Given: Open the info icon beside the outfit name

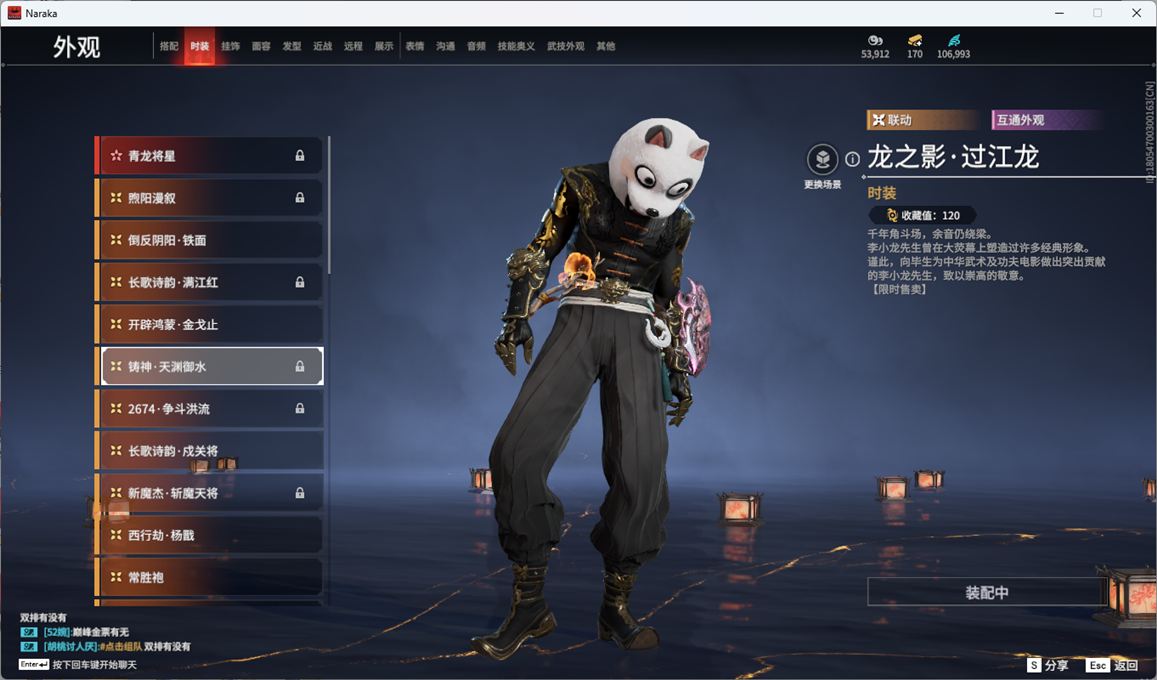Looking at the screenshot, I should 852,159.
